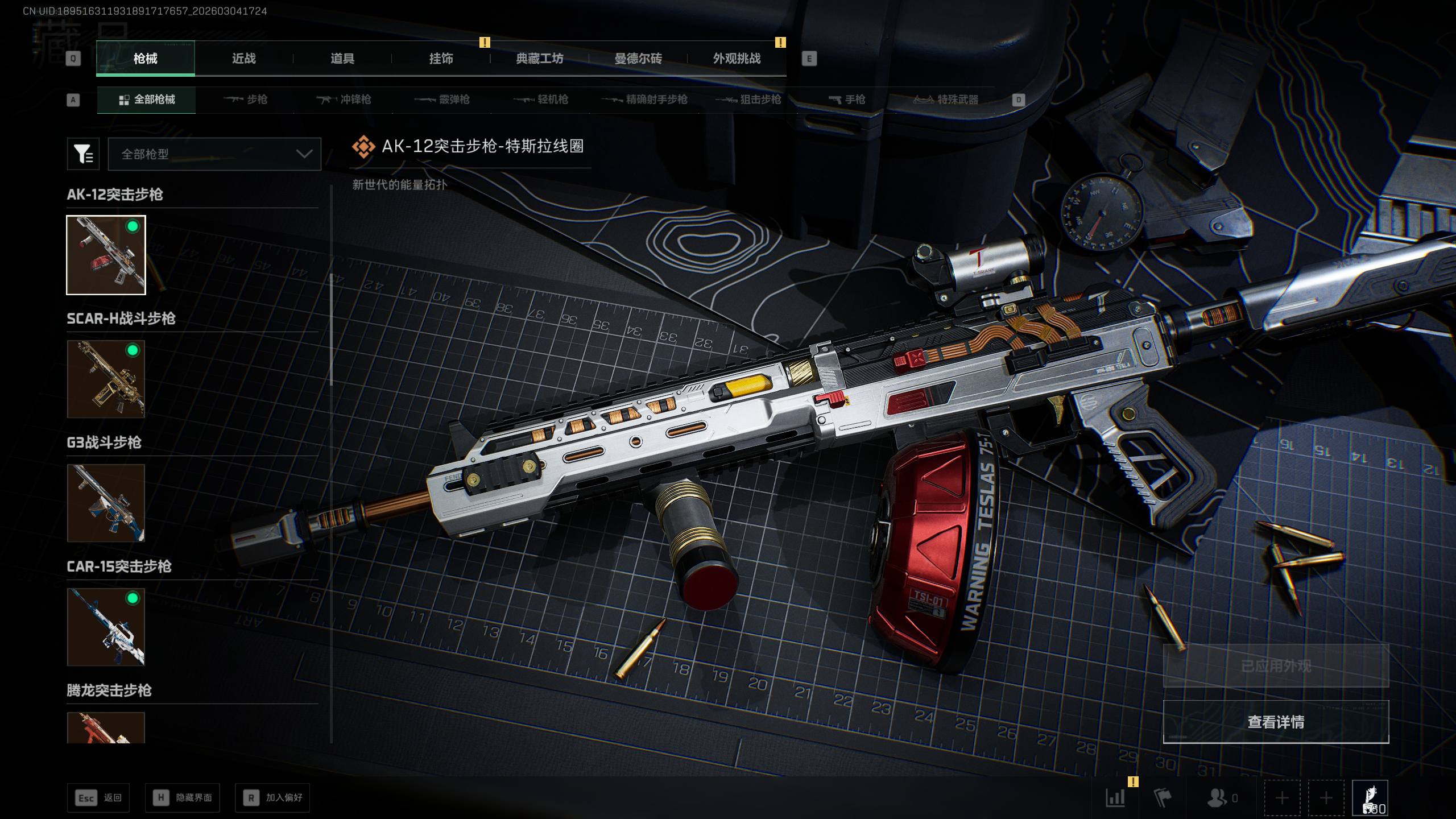The height and width of the screenshot is (819, 1456).
Task: Switch to the 近战 melee tab
Action: [243, 59]
